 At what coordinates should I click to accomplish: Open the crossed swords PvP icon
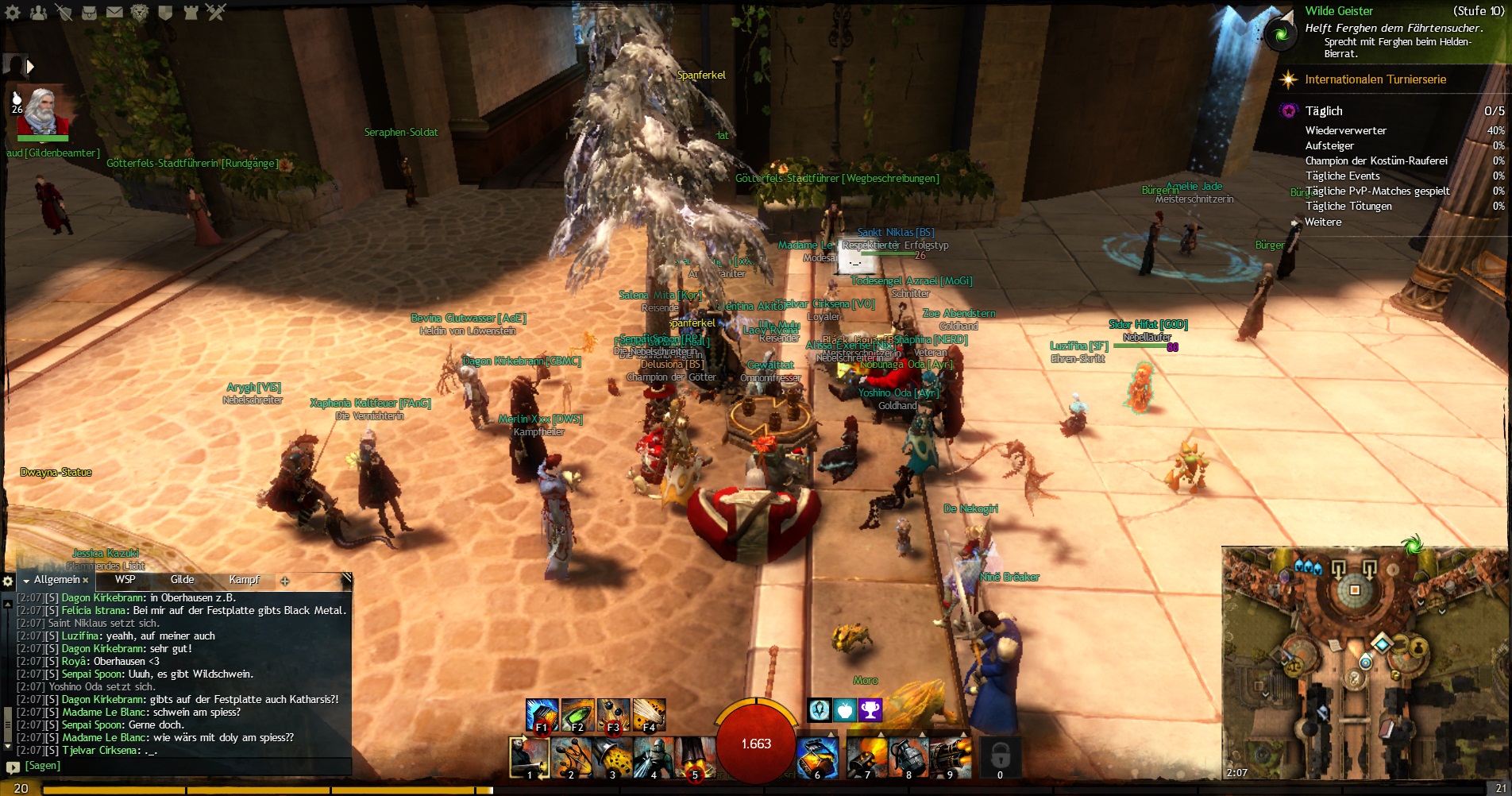[x=215, y=12]
